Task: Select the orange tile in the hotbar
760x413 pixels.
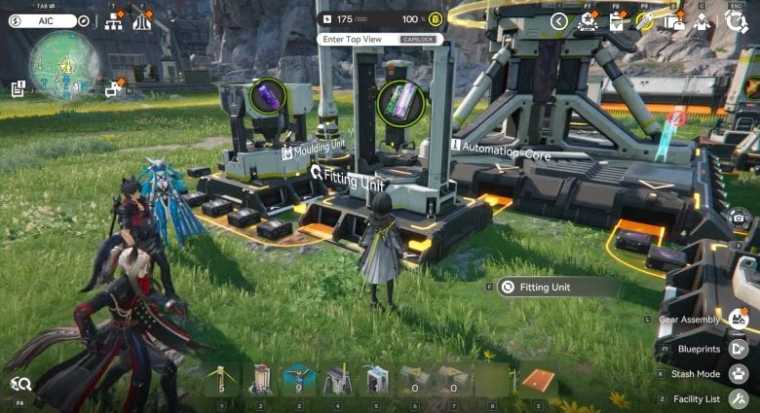Action: pos(538,382)
